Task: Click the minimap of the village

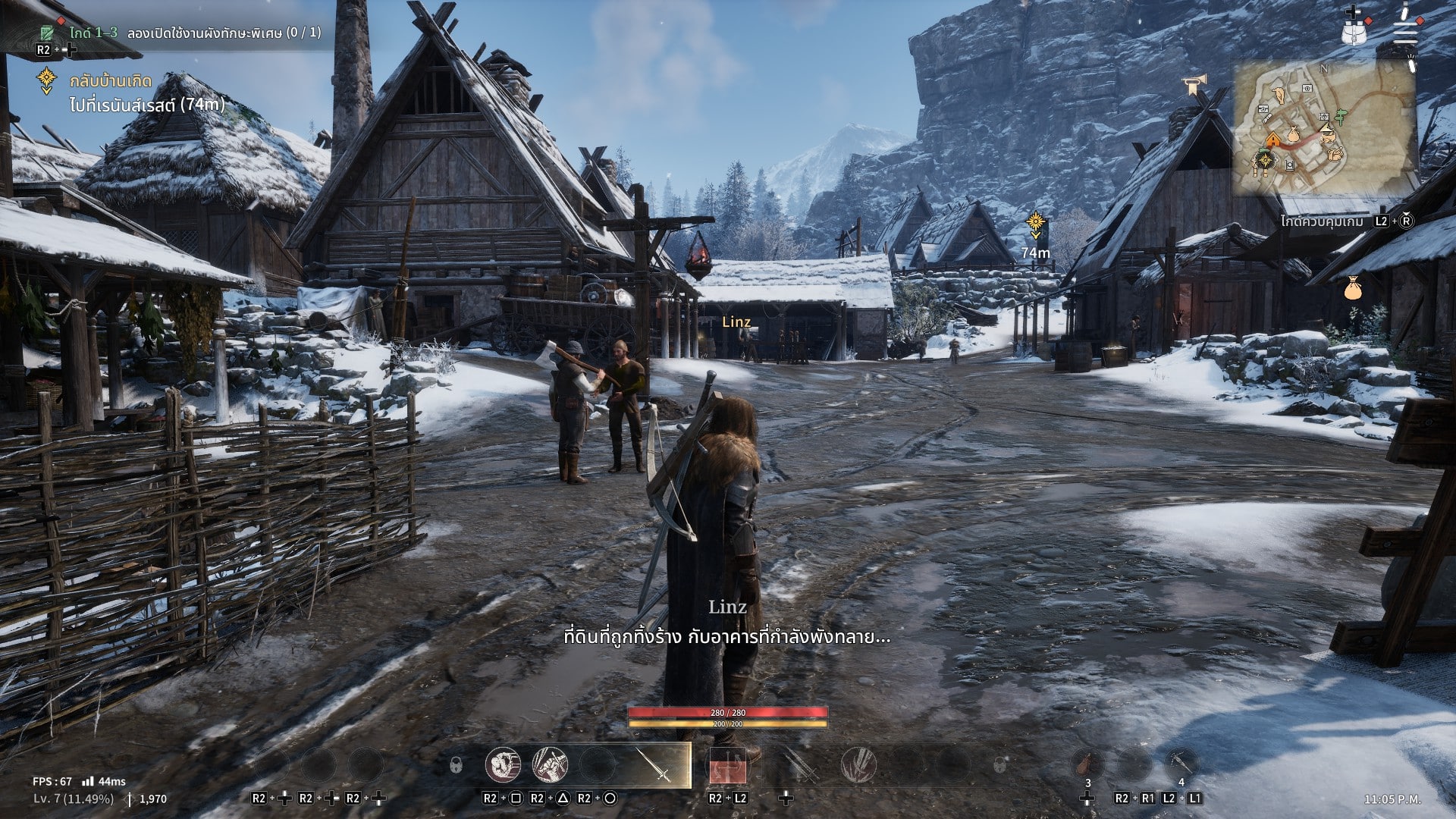Action: click(1326, 127)
